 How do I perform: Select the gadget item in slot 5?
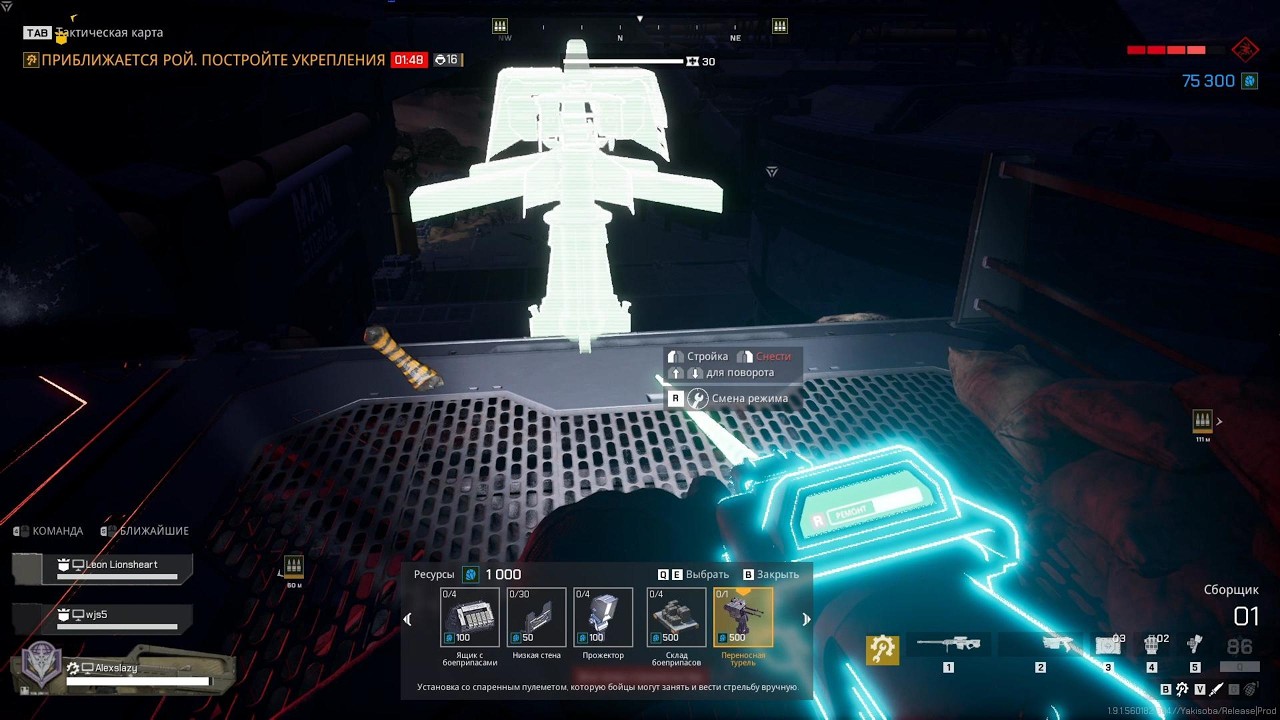[x=1194, y=645]
